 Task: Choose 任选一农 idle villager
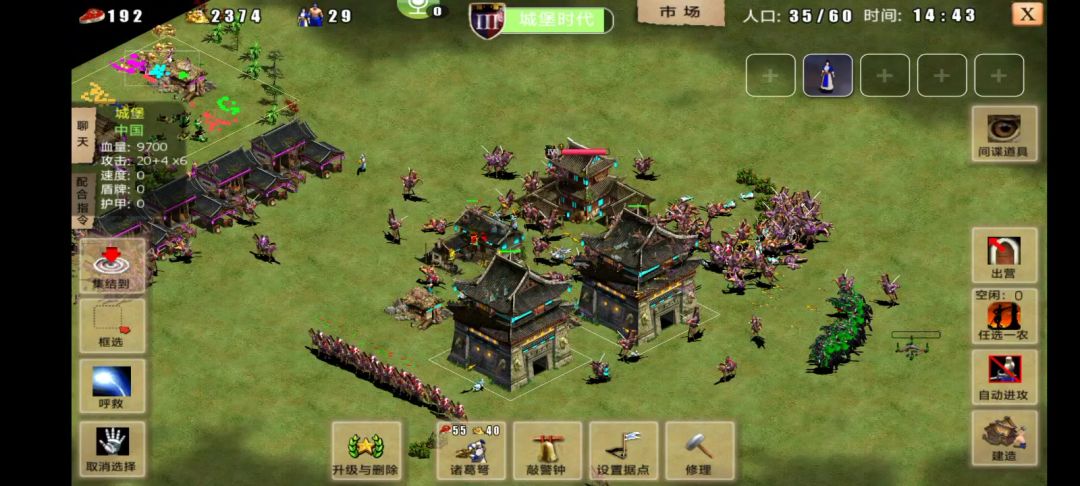(1004, 317)
